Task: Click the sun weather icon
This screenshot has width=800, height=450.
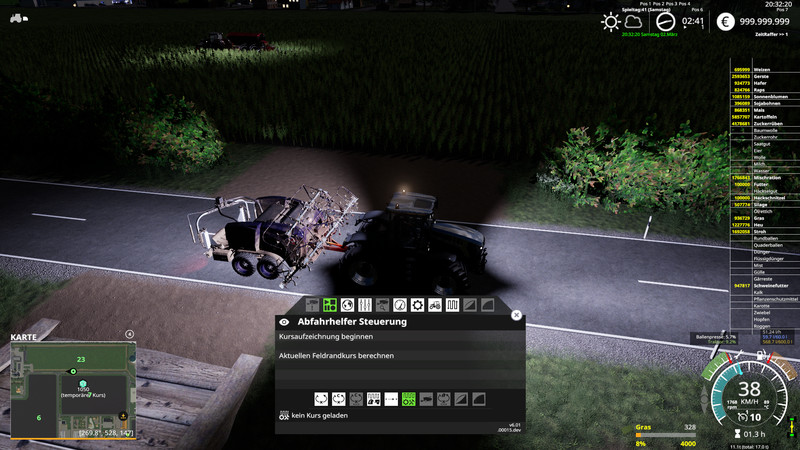Action: coord(610,21)
